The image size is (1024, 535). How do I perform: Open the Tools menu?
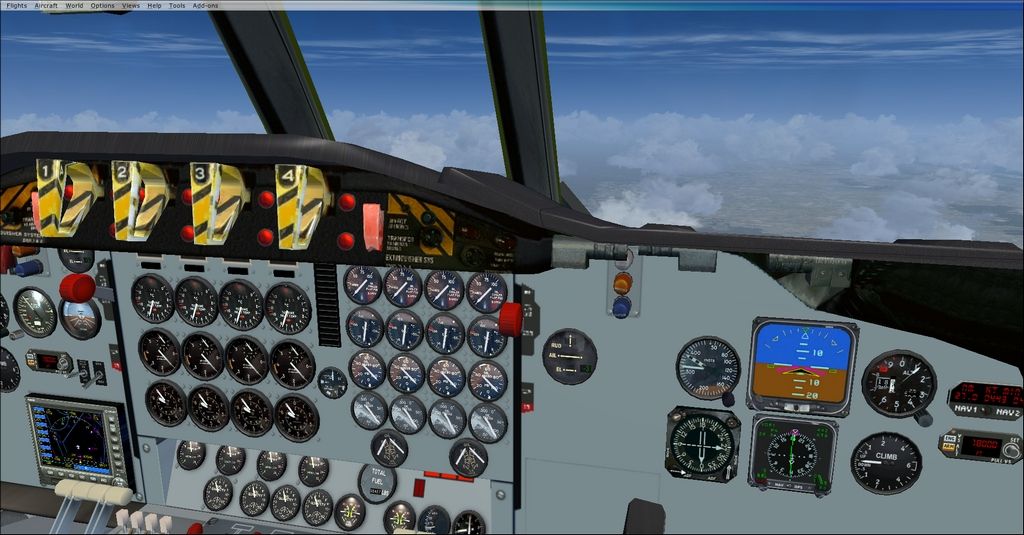click(177, 6)
